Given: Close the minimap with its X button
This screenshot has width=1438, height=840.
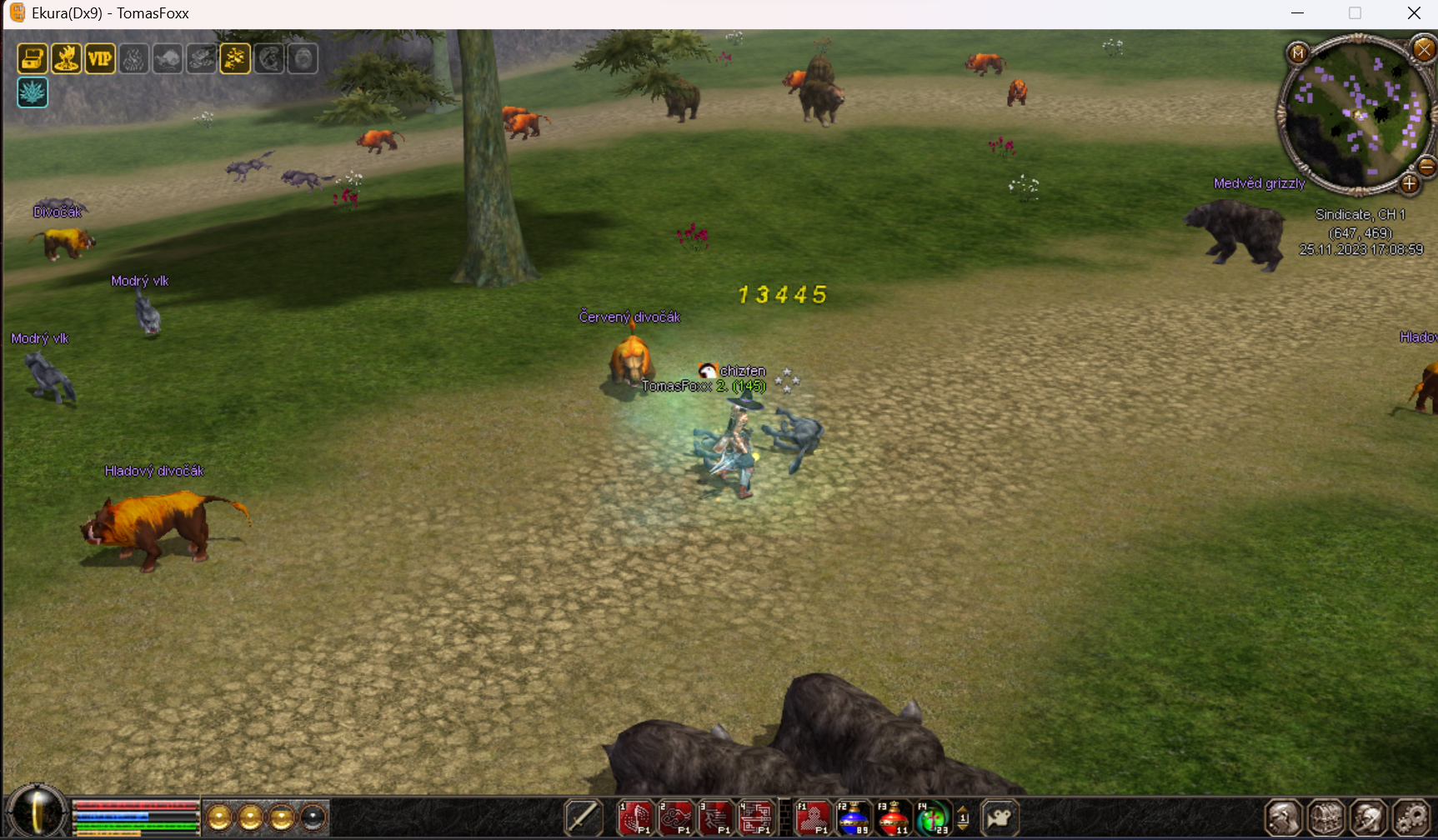Looking at the screenshot, I should point(1424,49).
